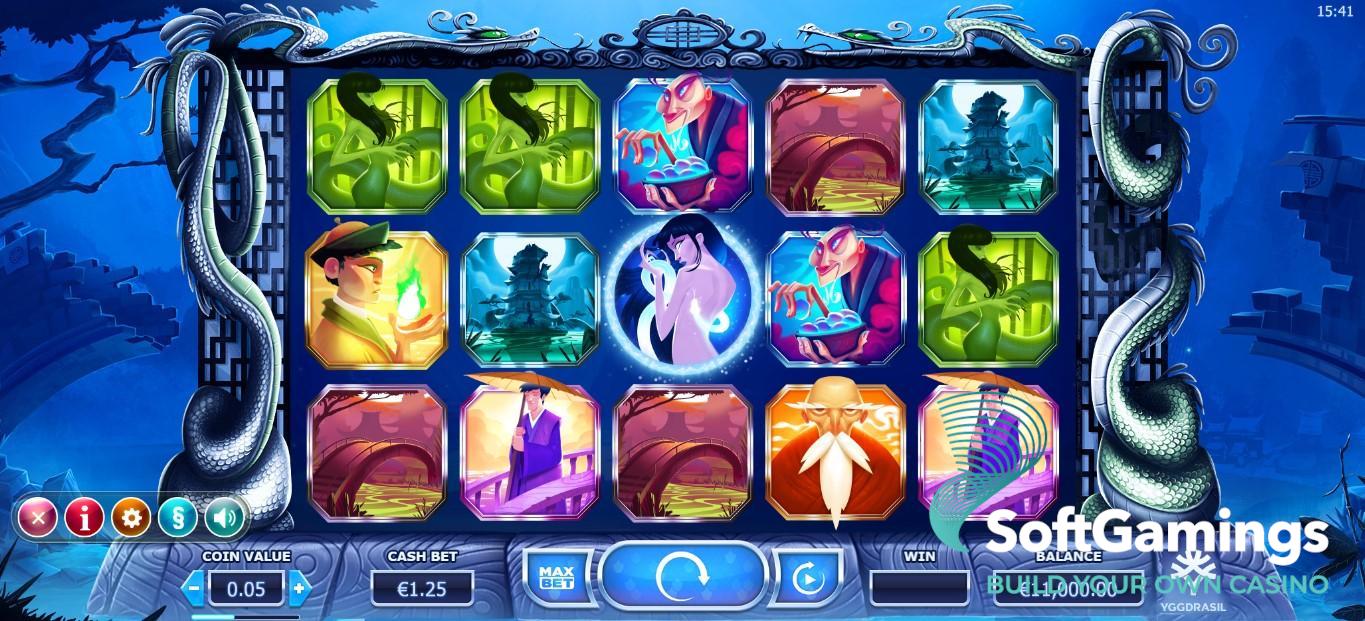The image size is (1365, 621).
Task: Open the game info paytable
Action: [85, 517]
